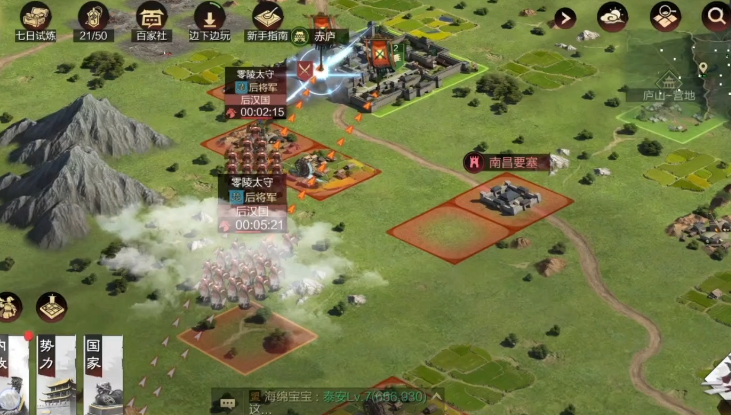Open the 新手指南 beginner guide
This screenshot has height=415, width=731.
click(268, 18)
